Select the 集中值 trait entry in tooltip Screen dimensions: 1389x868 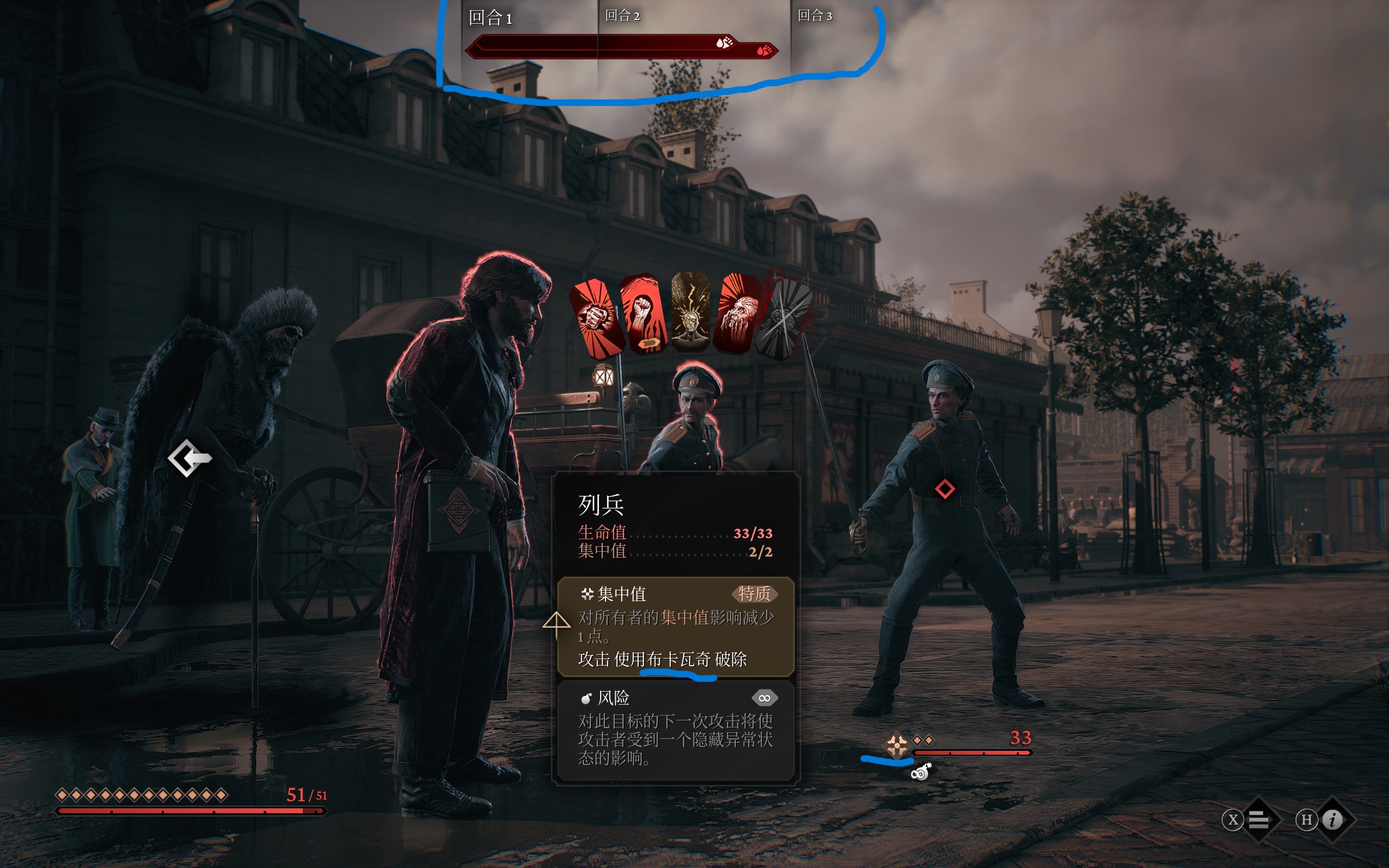click(x=676, y=626)
